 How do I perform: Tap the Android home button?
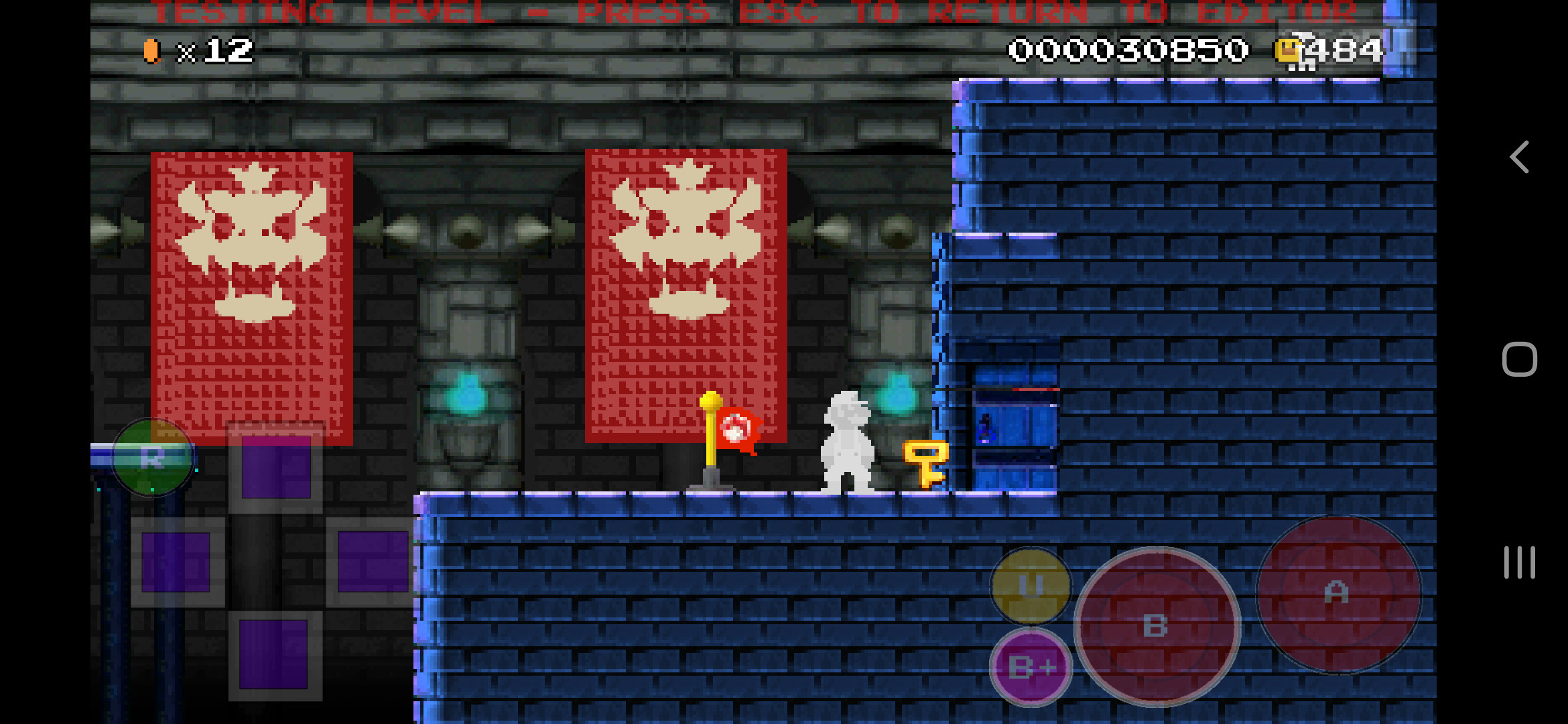tap(1520, 359)
